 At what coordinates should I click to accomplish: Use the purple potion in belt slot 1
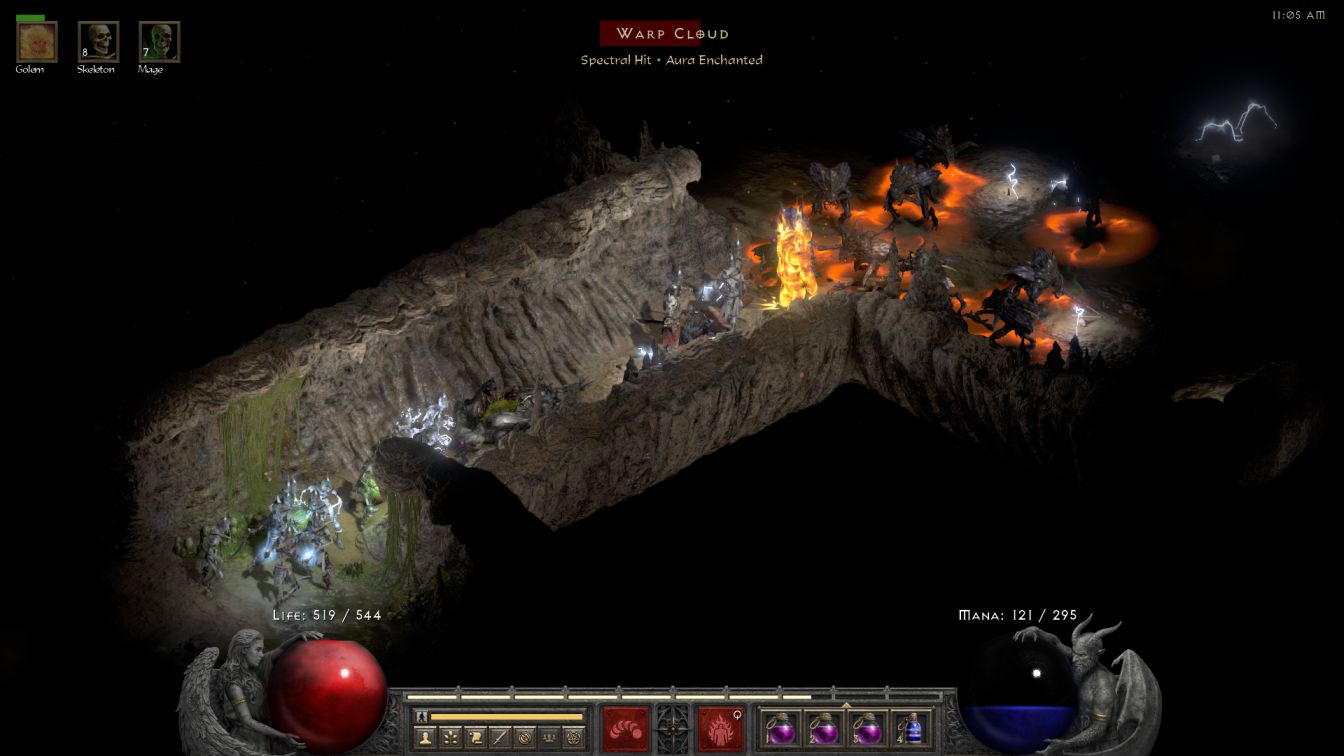pyautogui.click(x=782, y=727)
